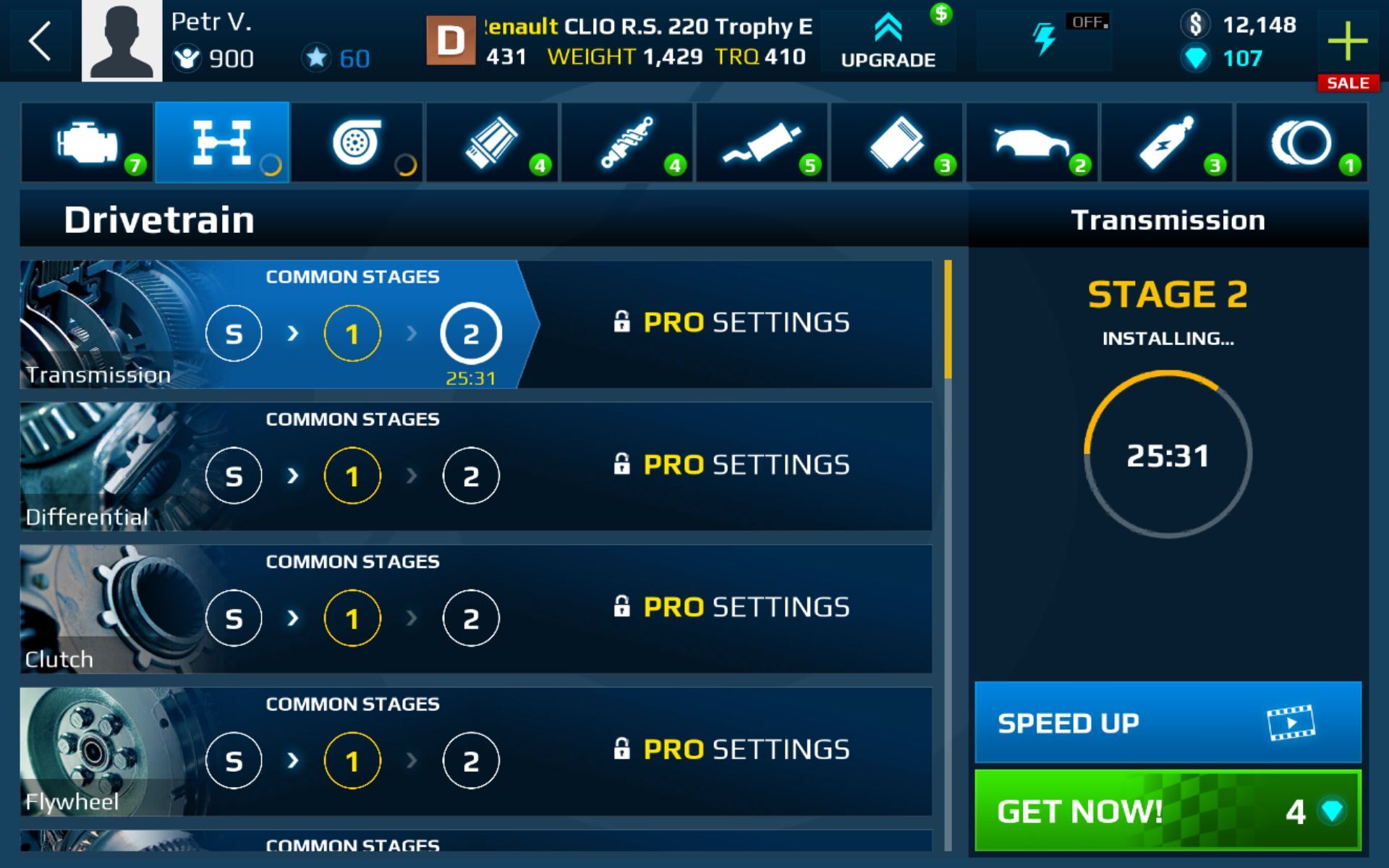Choose the exhaust category tab
Viewport: 1389px width, 868px height.
pyautogui.click(x=763, y=142)
